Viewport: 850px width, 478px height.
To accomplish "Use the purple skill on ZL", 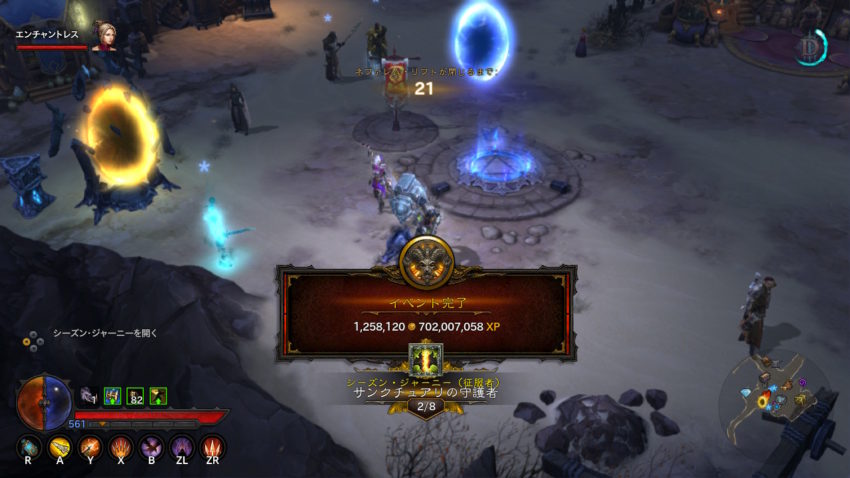I will 183,447.
